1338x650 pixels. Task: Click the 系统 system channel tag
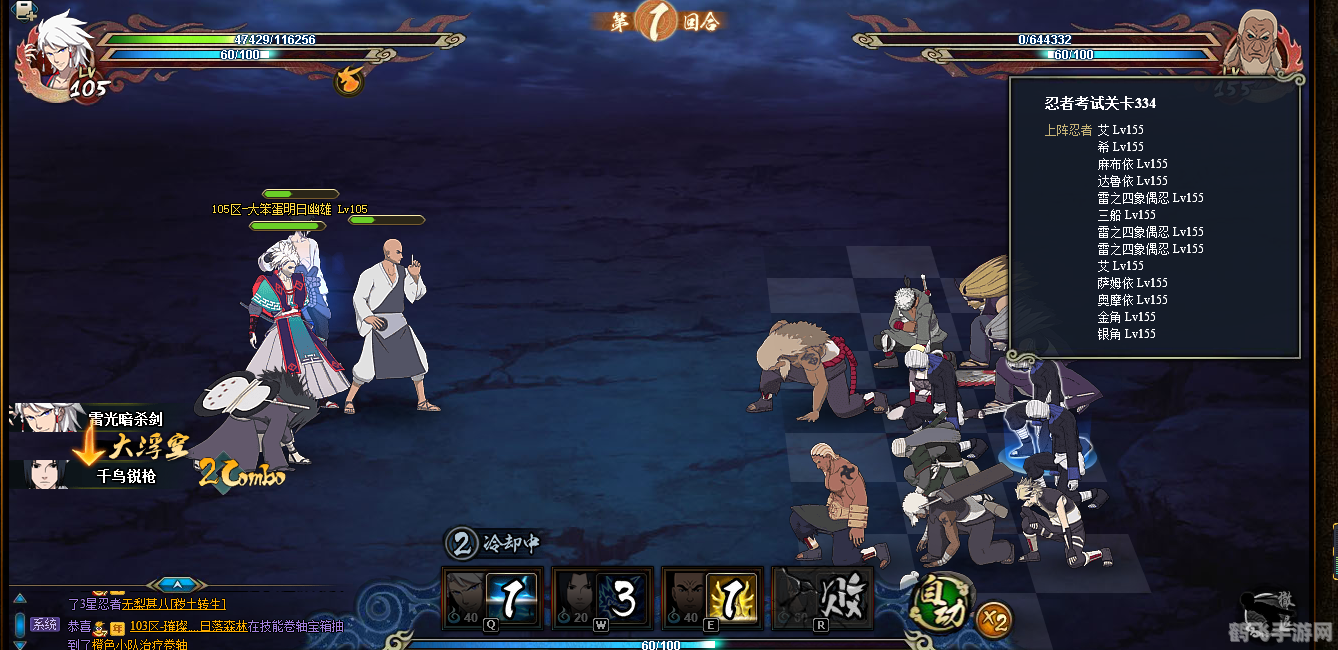click(45, 625)
